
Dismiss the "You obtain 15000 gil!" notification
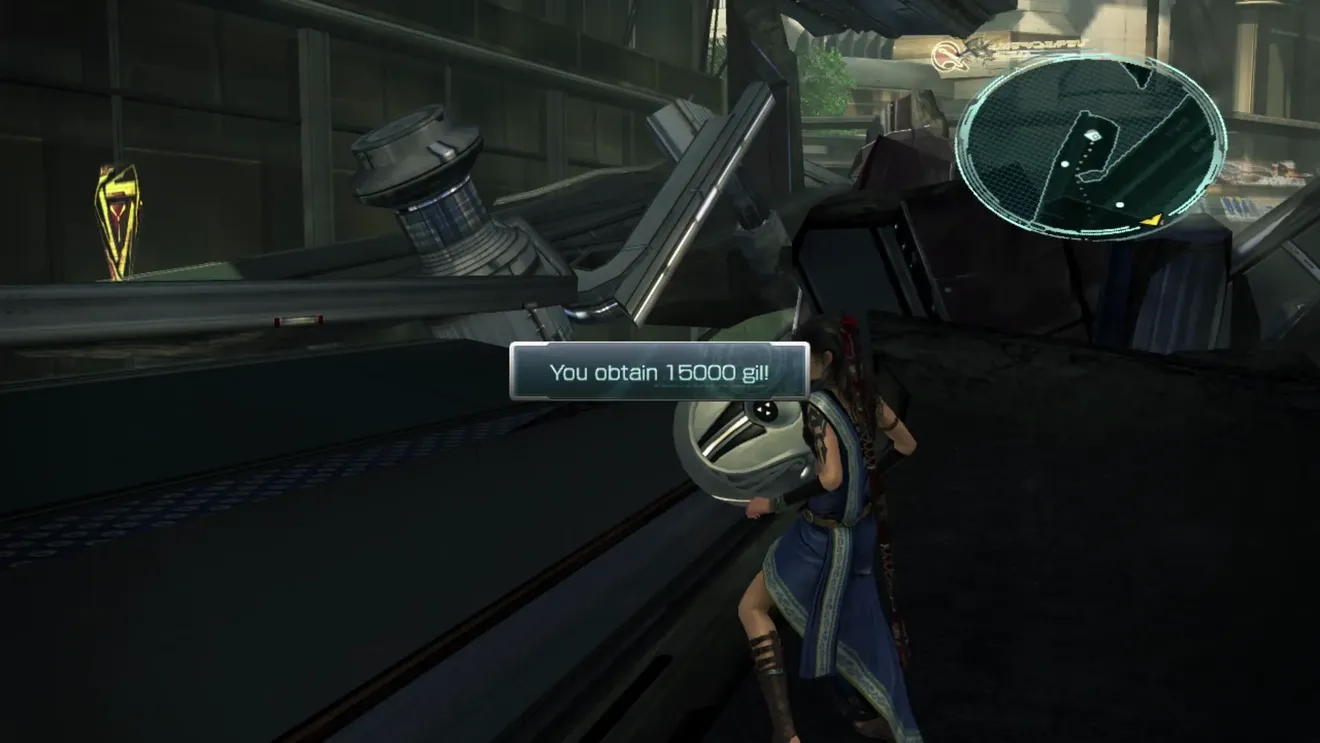click(660, 372)
